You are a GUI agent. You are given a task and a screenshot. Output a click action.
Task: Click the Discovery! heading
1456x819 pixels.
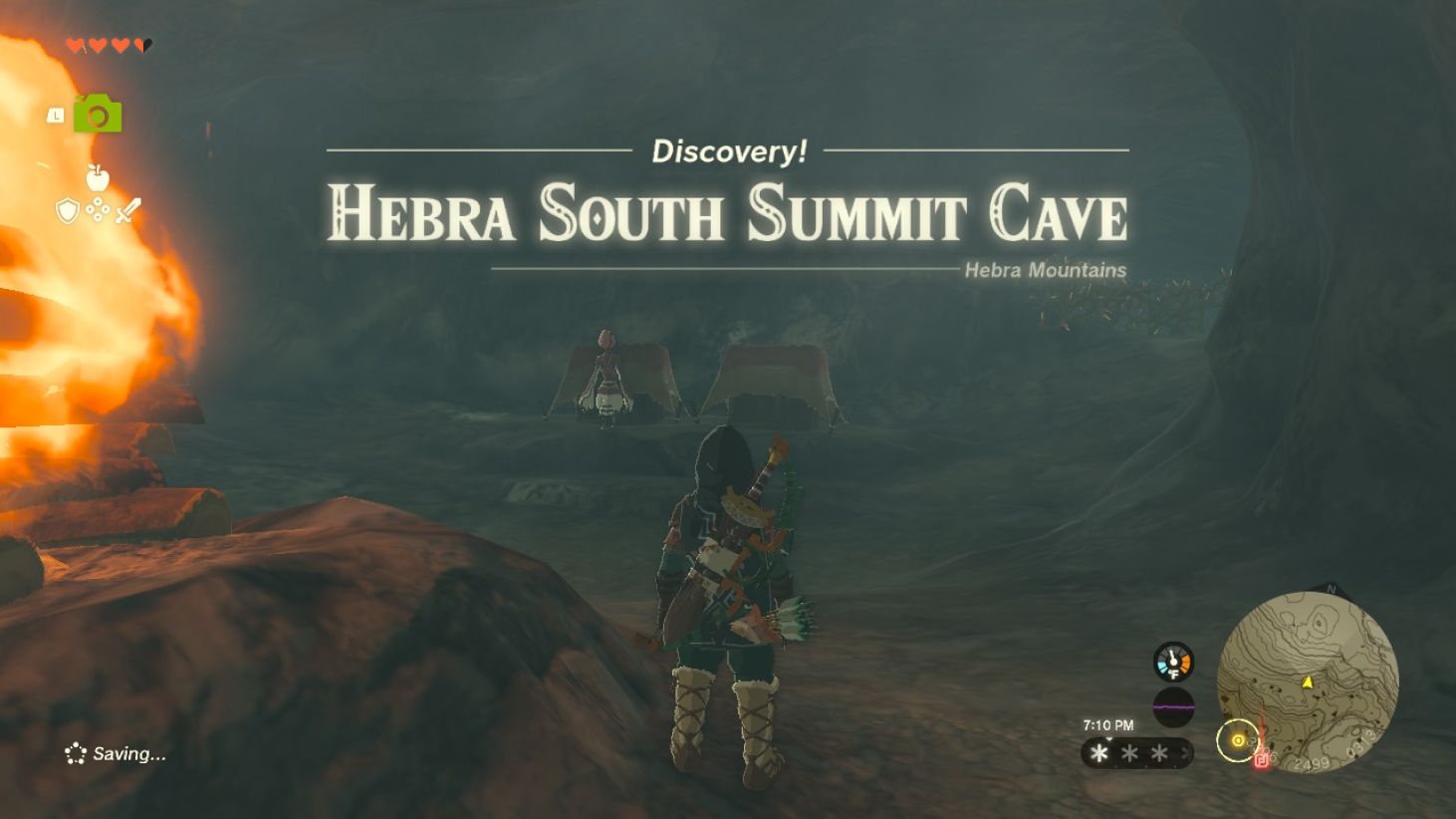click(x=728, y=152)
